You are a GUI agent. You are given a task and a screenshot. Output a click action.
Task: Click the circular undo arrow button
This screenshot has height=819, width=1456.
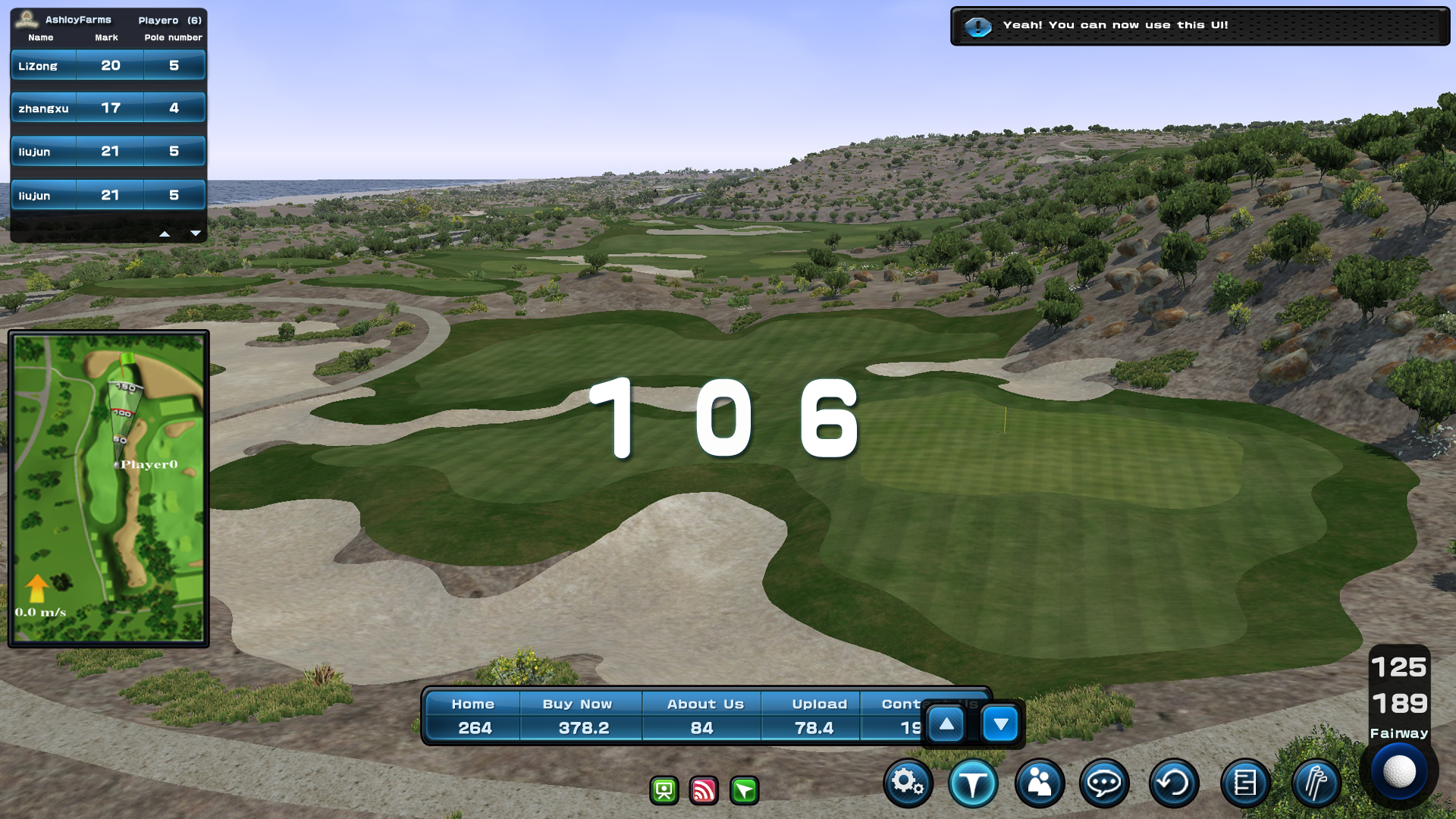pos(1173,783)
